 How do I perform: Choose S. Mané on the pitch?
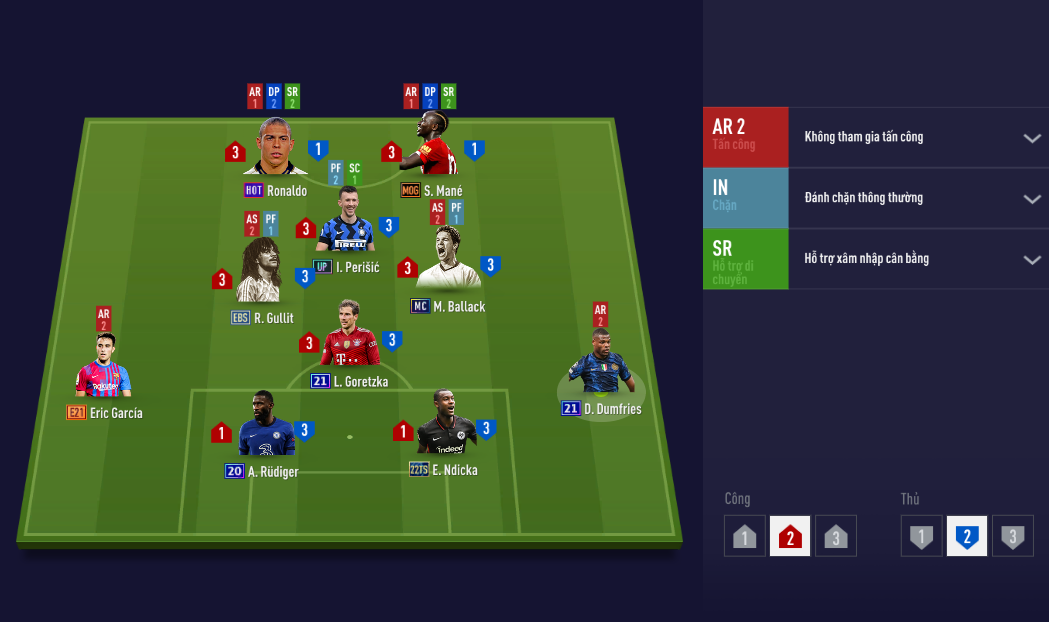pyautogui.click(x=432, y=148)
